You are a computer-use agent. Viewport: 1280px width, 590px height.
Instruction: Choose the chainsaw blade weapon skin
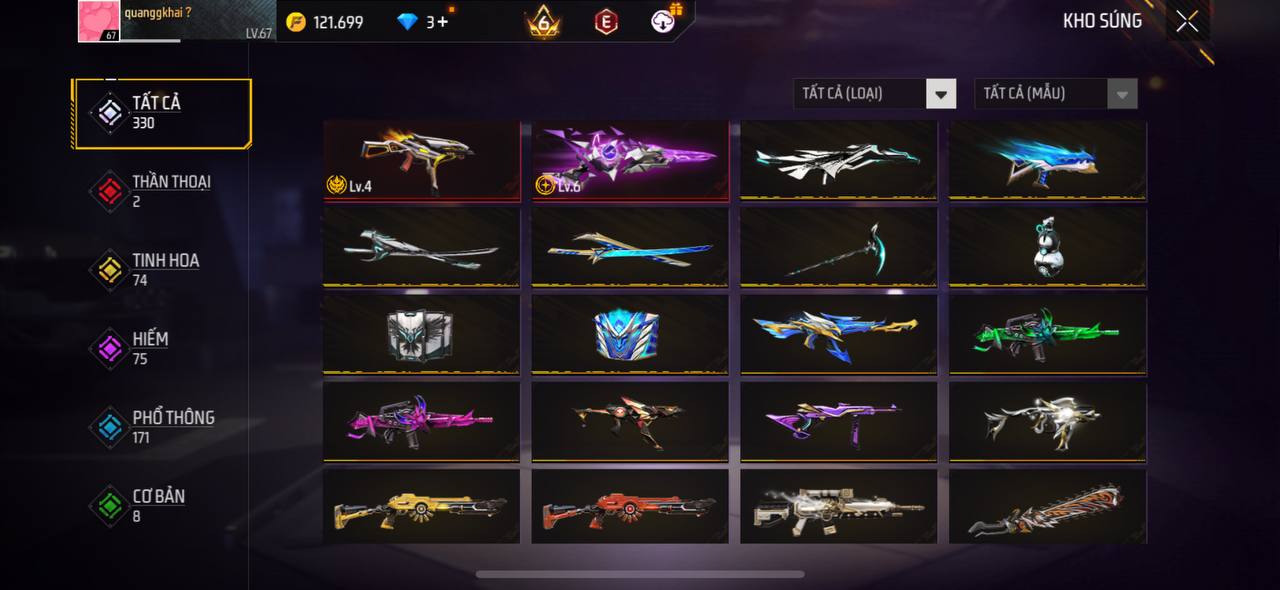pyautogui.click(x=1047, y=508)
